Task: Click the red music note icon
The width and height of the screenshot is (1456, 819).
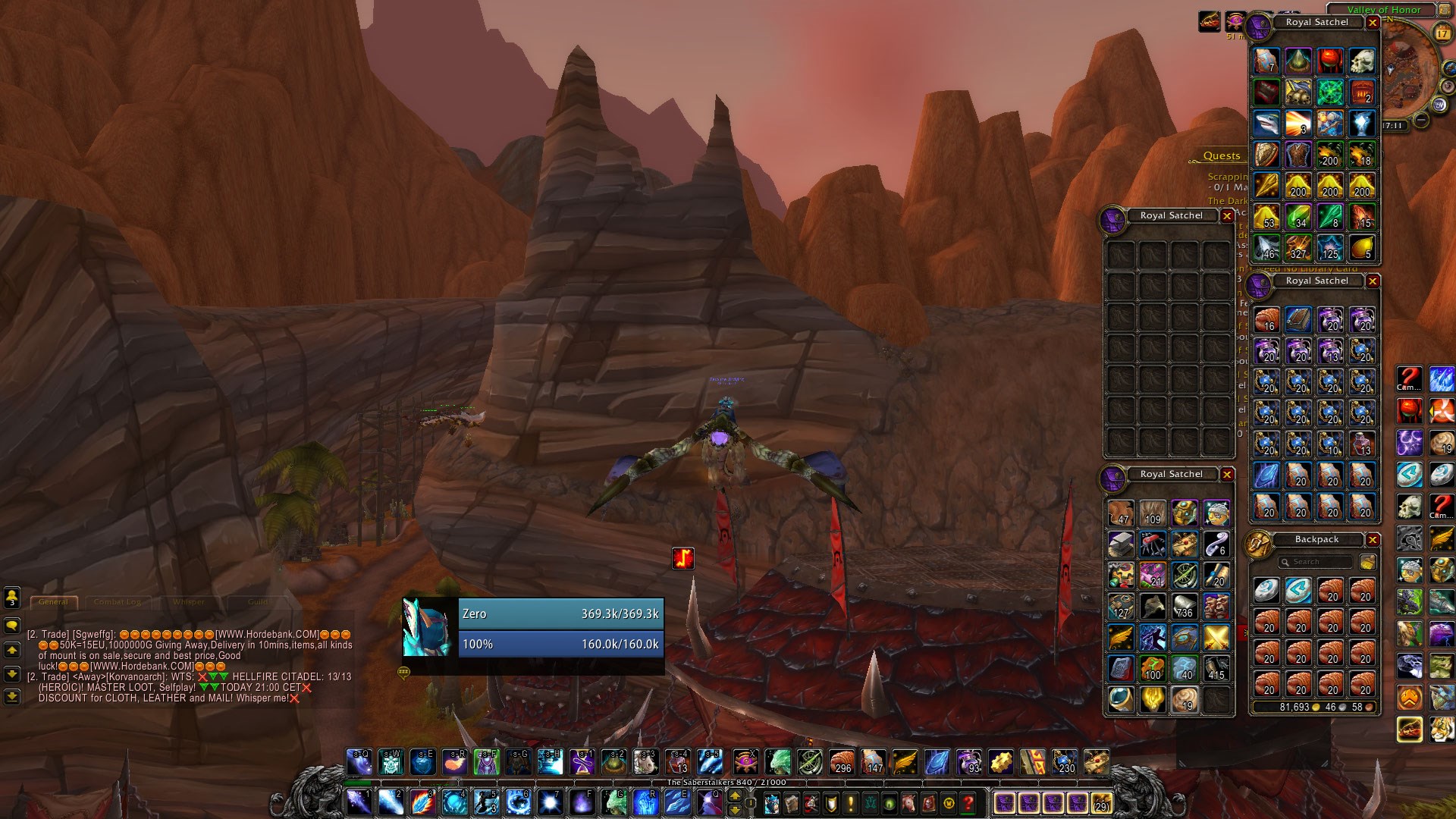Action: click(683, 559)
